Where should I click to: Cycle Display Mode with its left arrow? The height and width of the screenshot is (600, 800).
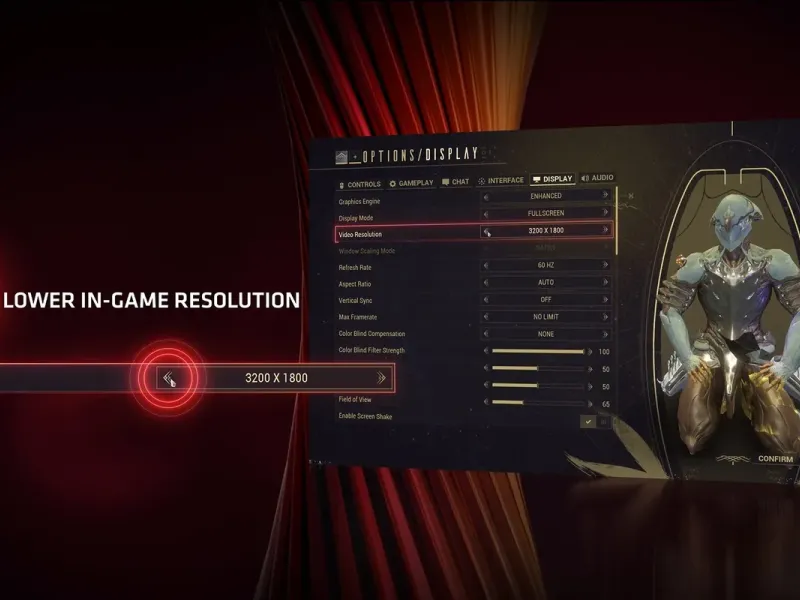[487, 214]
